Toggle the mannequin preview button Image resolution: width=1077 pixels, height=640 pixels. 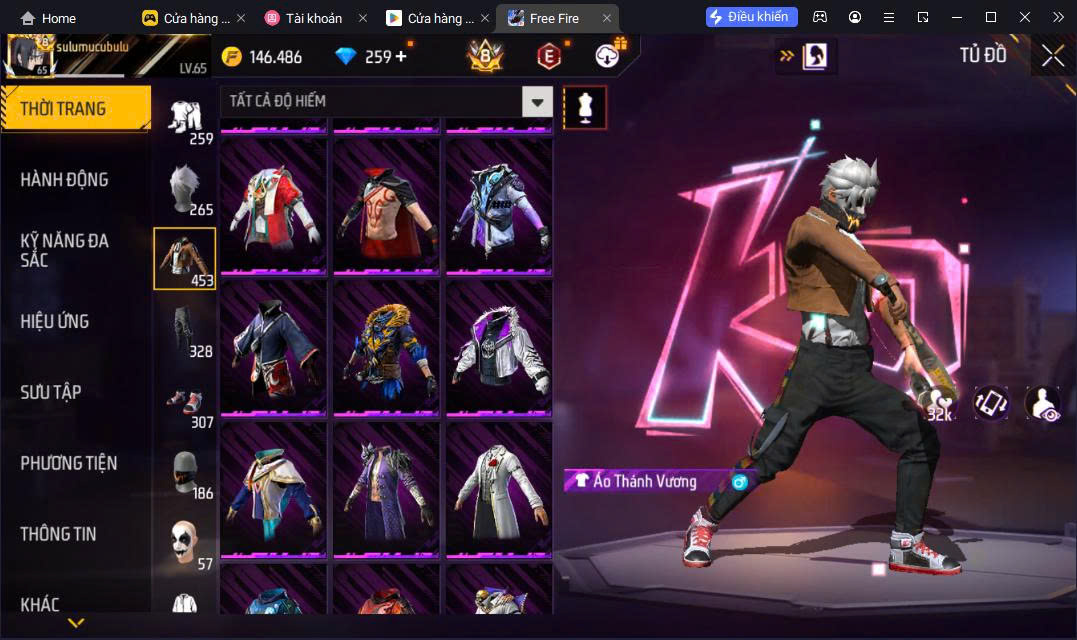click(585, 107)
